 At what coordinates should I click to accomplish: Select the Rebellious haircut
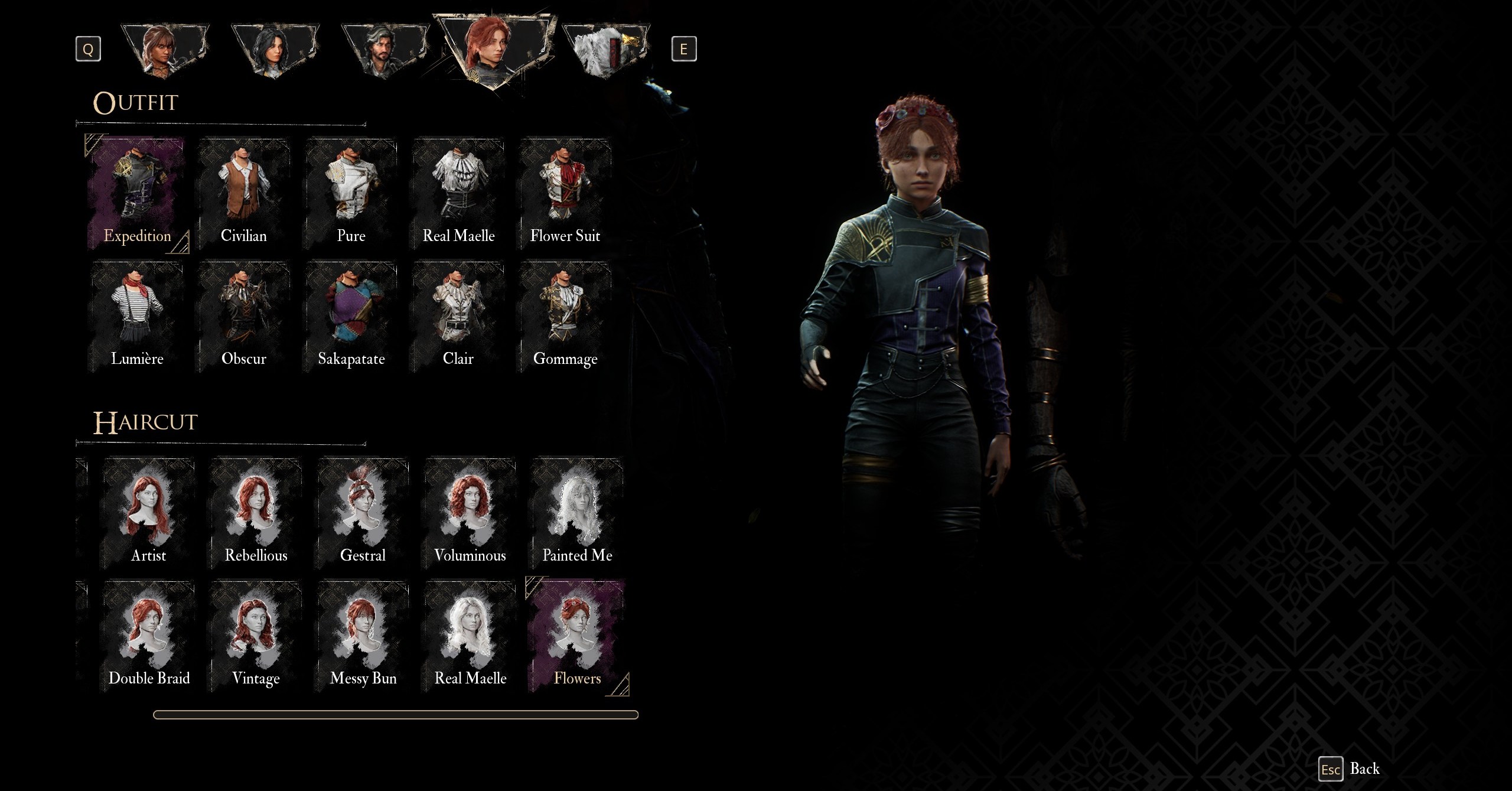256,513
